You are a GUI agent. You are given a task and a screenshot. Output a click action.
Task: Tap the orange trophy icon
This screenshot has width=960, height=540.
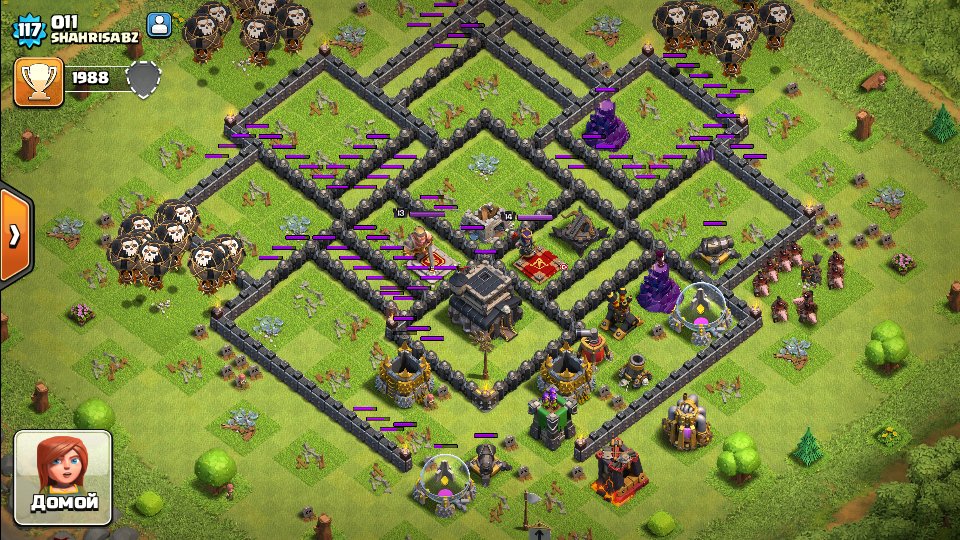[39, 82]
